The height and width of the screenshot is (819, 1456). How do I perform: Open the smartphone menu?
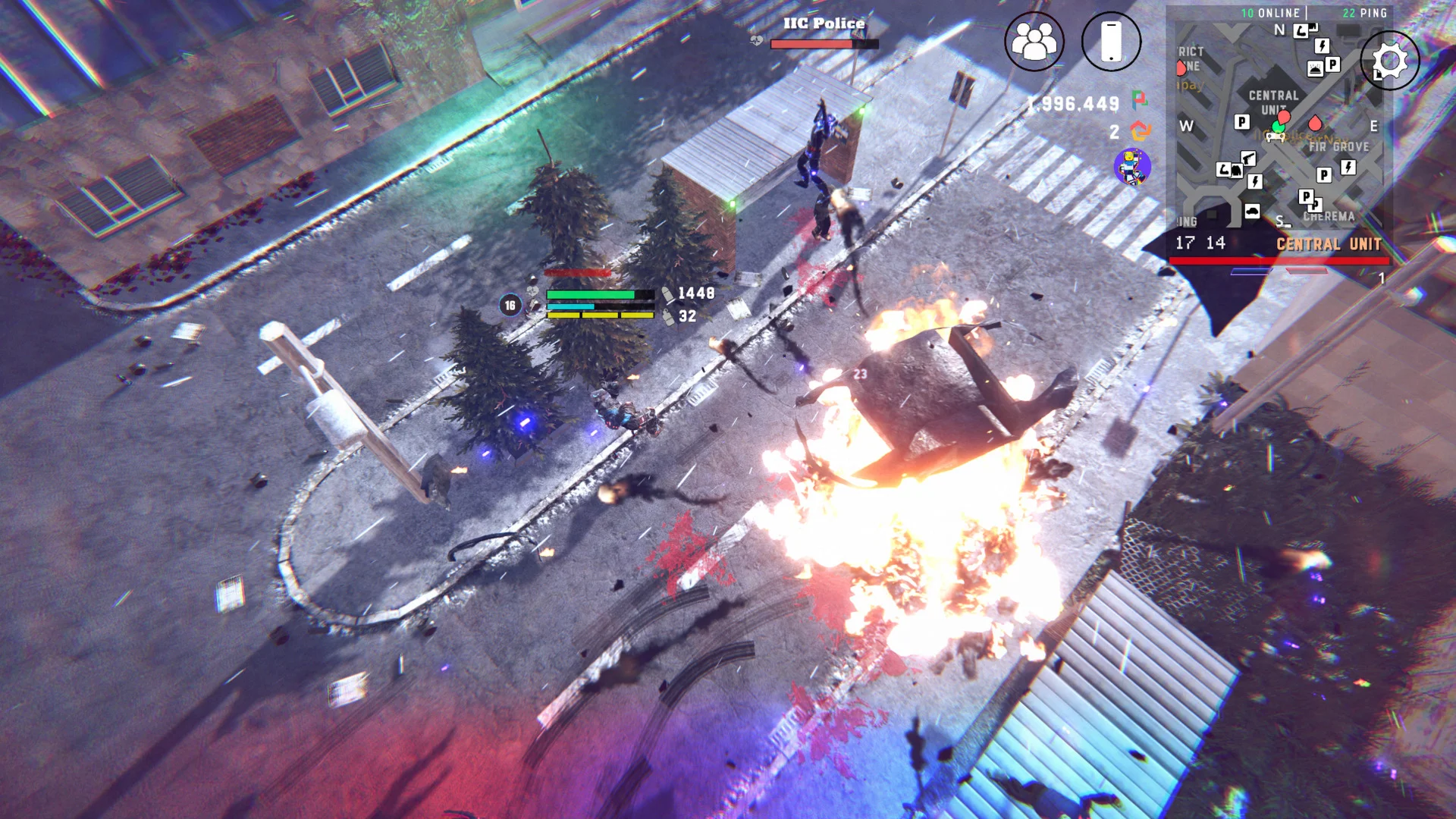pyautogui.click(x=1111, y=42)
